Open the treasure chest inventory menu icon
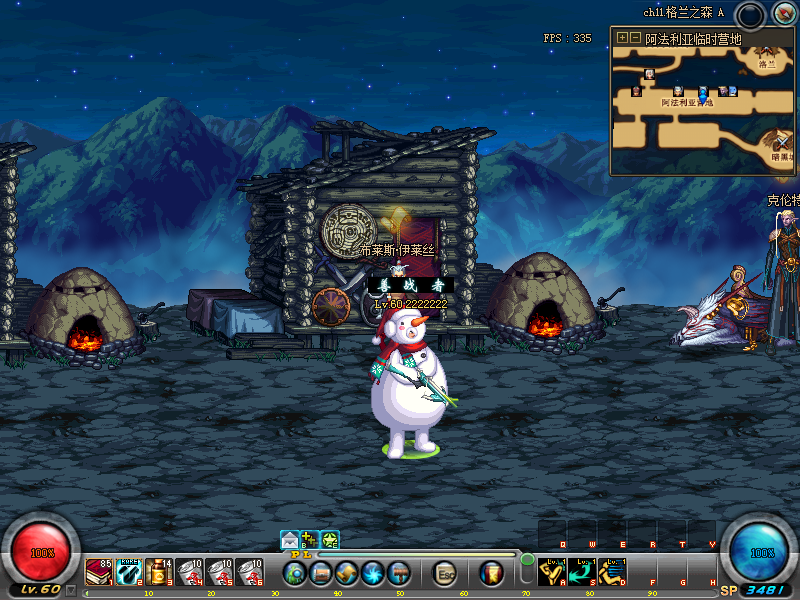The image size is (800, 600). pyautogui.click(x=321, y=573)
